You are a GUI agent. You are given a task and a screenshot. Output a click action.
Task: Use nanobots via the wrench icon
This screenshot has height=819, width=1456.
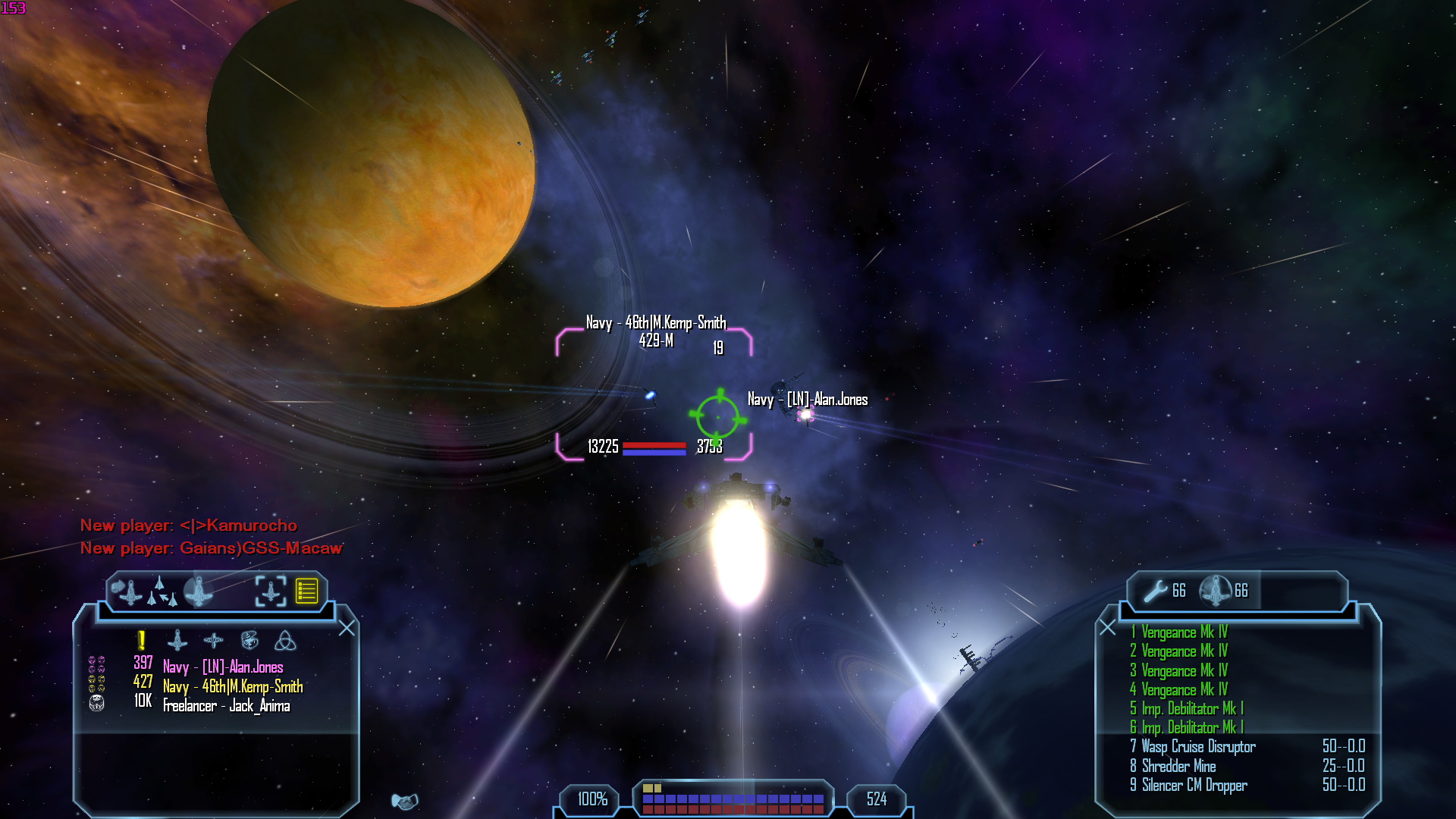(x=1156, y=591)
